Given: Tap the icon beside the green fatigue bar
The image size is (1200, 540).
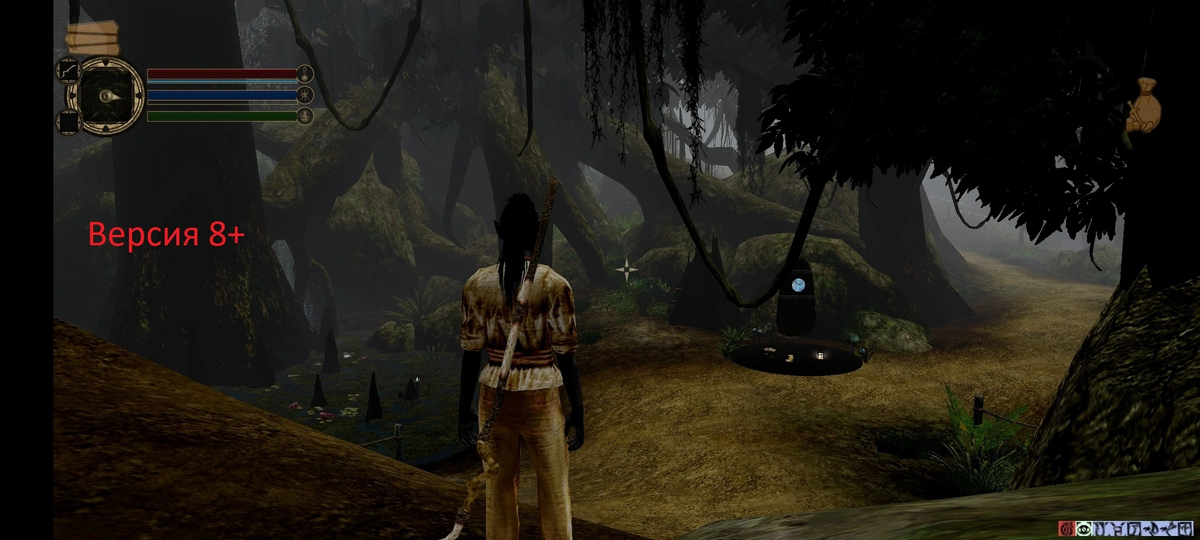Looking at the screenshot, I should point(305,116).
